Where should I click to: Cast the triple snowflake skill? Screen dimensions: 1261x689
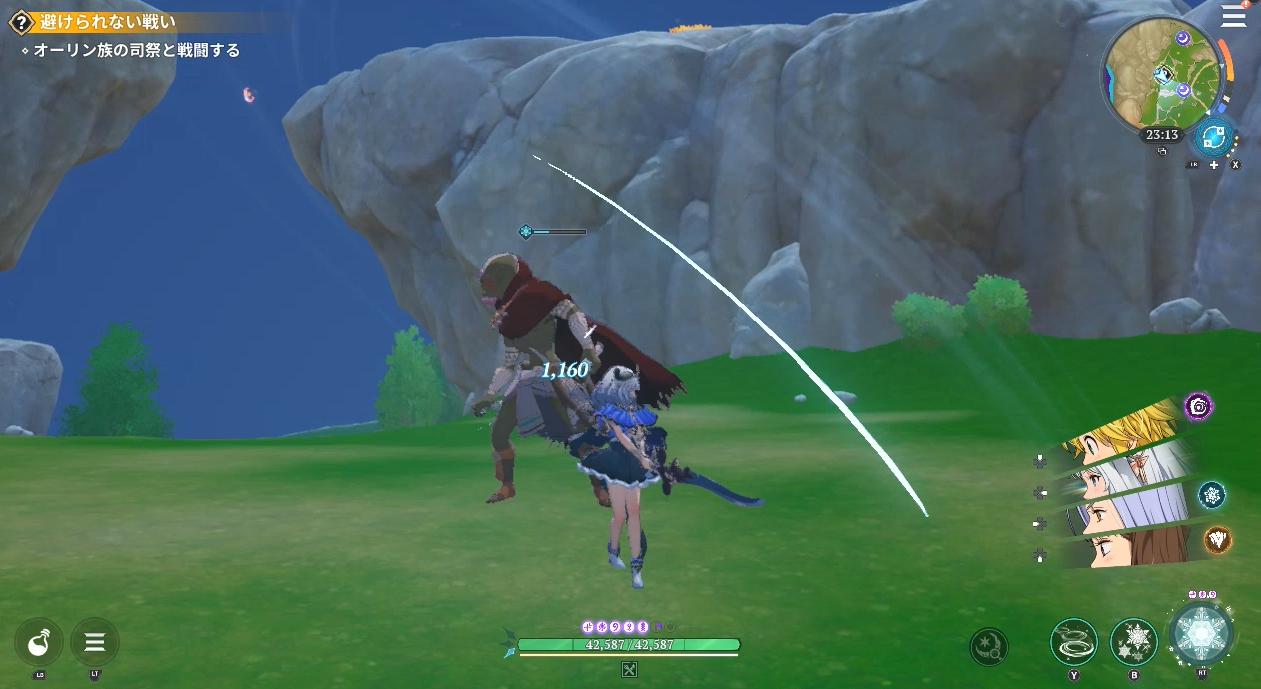(x=1134, y=641)
